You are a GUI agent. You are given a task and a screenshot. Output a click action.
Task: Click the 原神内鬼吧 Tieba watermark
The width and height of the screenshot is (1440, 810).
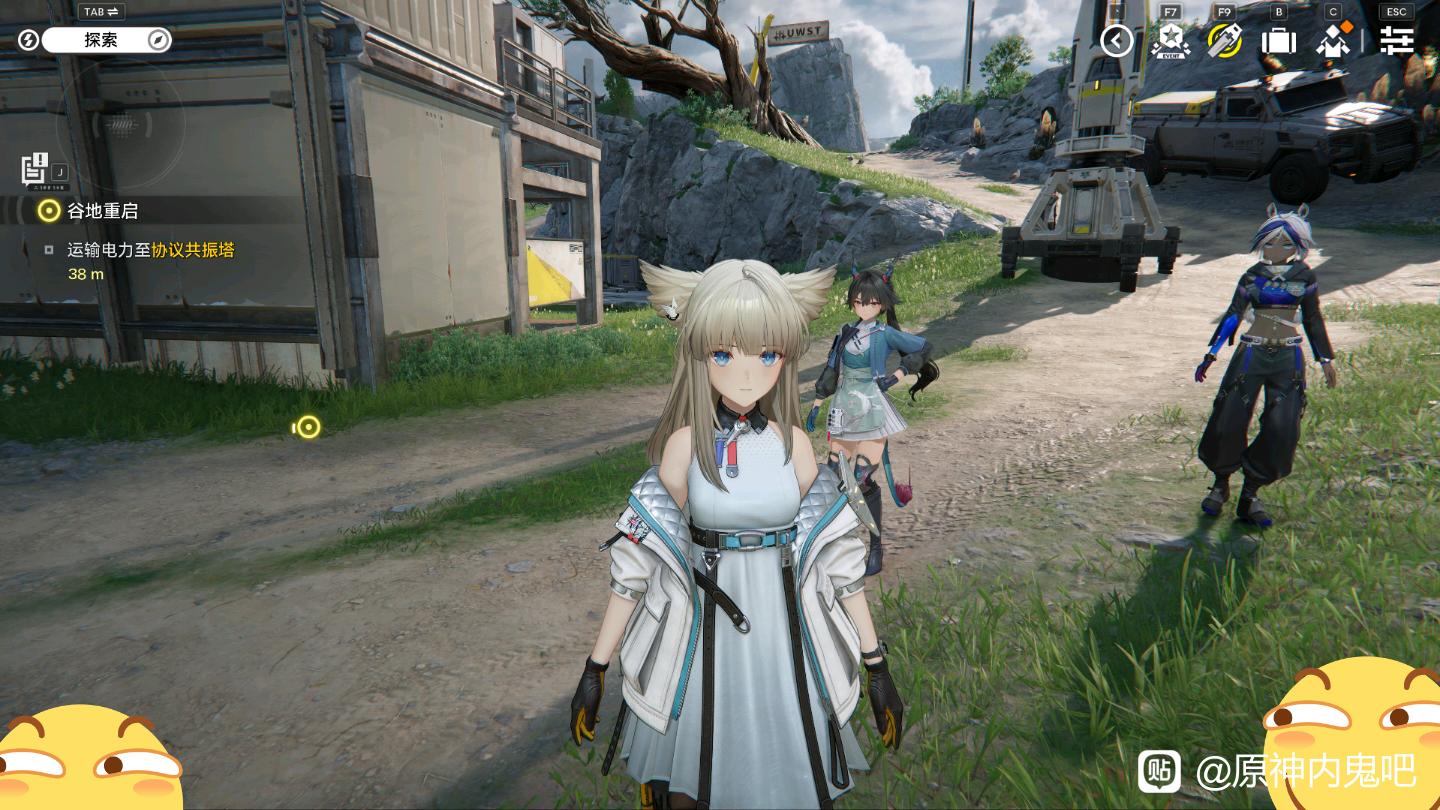point(1305,771)
